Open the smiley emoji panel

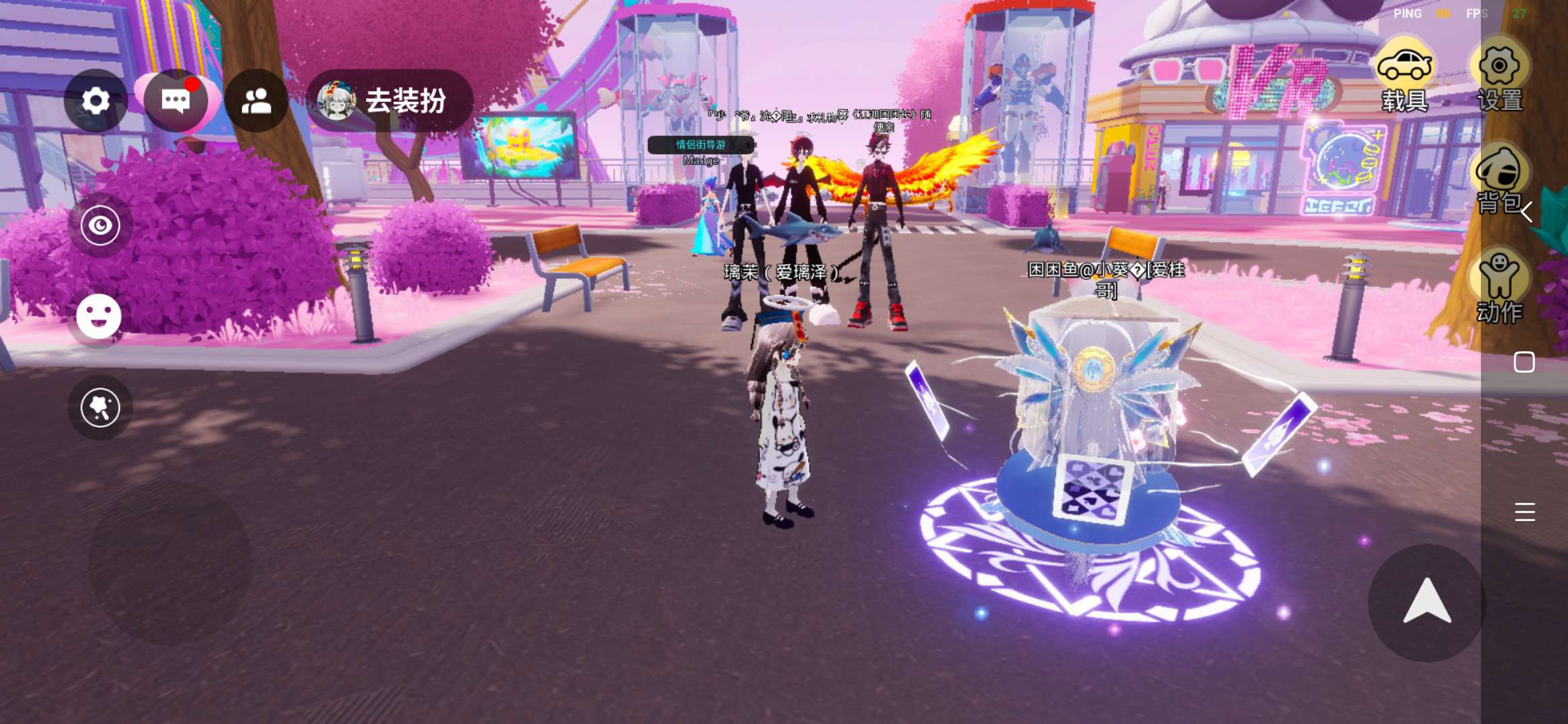(x=99, y=316)
